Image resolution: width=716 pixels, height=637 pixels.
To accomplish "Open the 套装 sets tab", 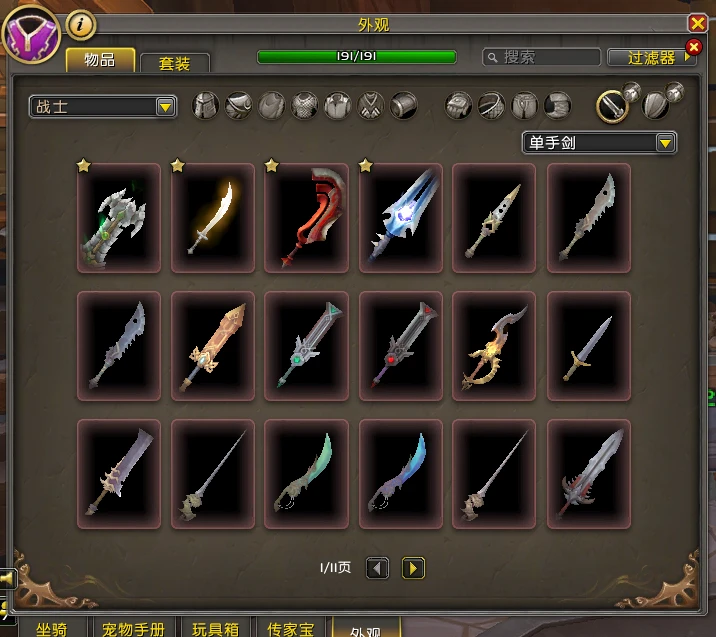I will pyautogui.click(x=174, y=63).
